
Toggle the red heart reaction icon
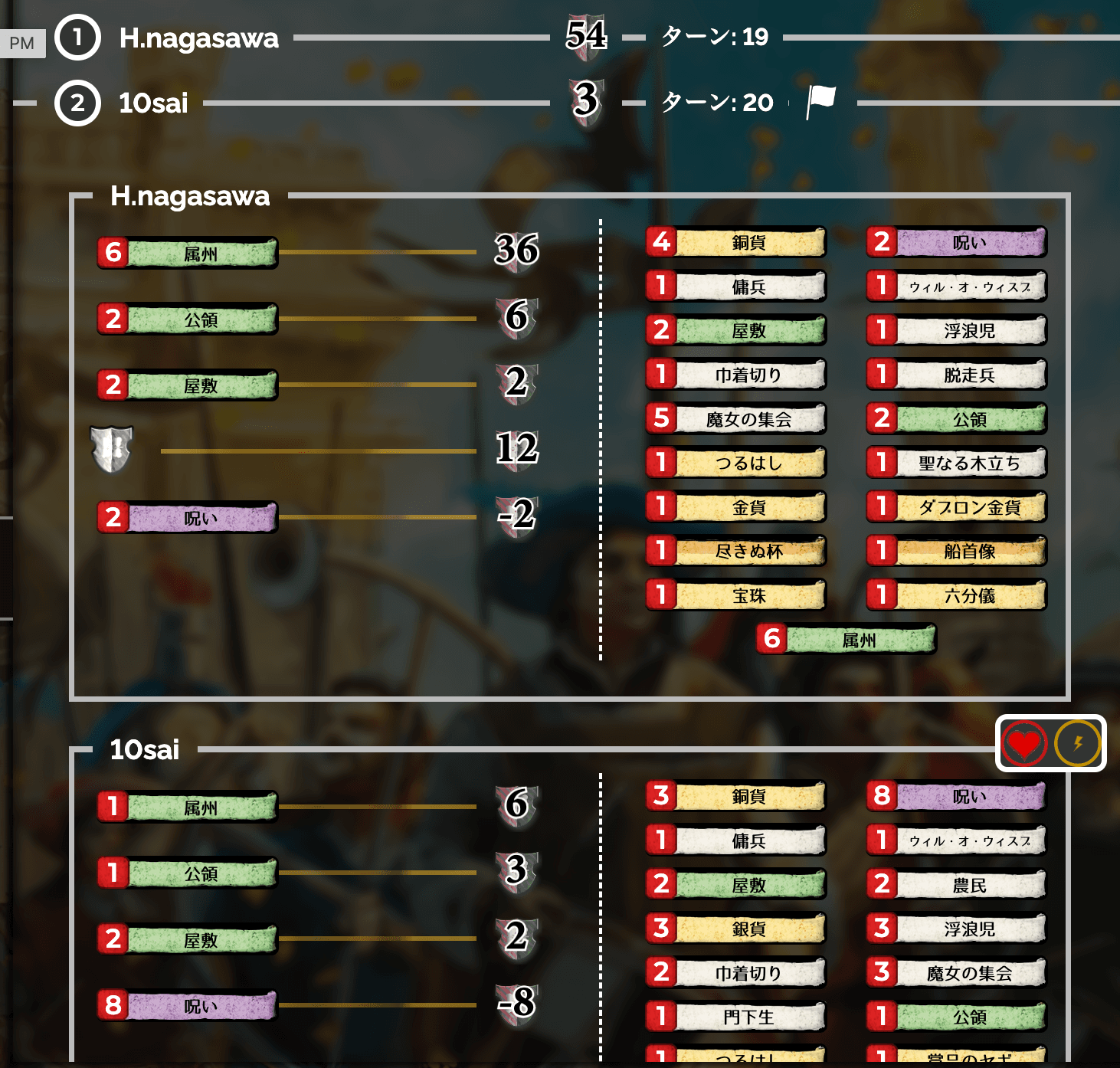[1023, 742]
